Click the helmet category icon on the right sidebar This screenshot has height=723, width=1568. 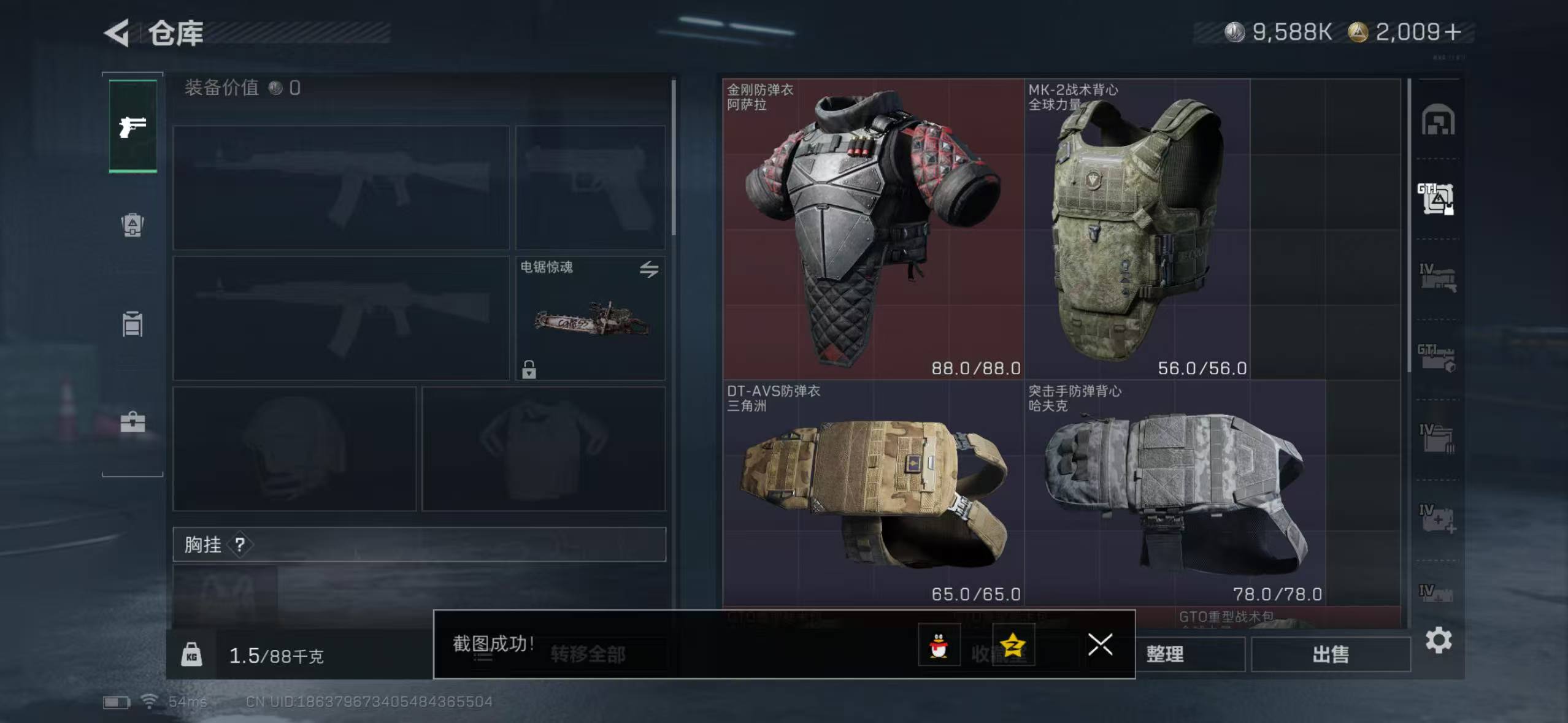click(x=1439, y=120)
